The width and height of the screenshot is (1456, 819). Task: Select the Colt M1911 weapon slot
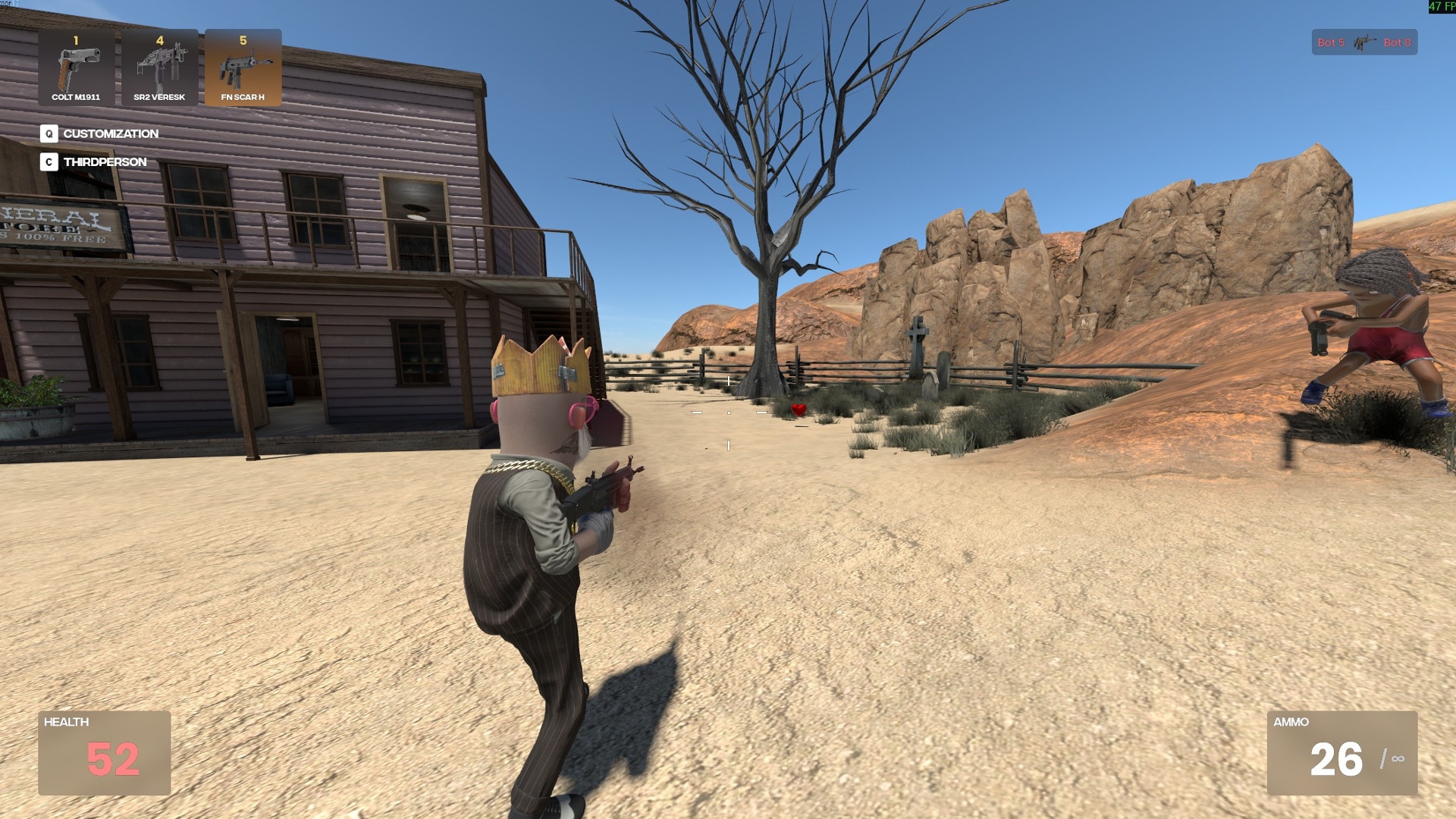pyautogui.click(x=76, y=67)
